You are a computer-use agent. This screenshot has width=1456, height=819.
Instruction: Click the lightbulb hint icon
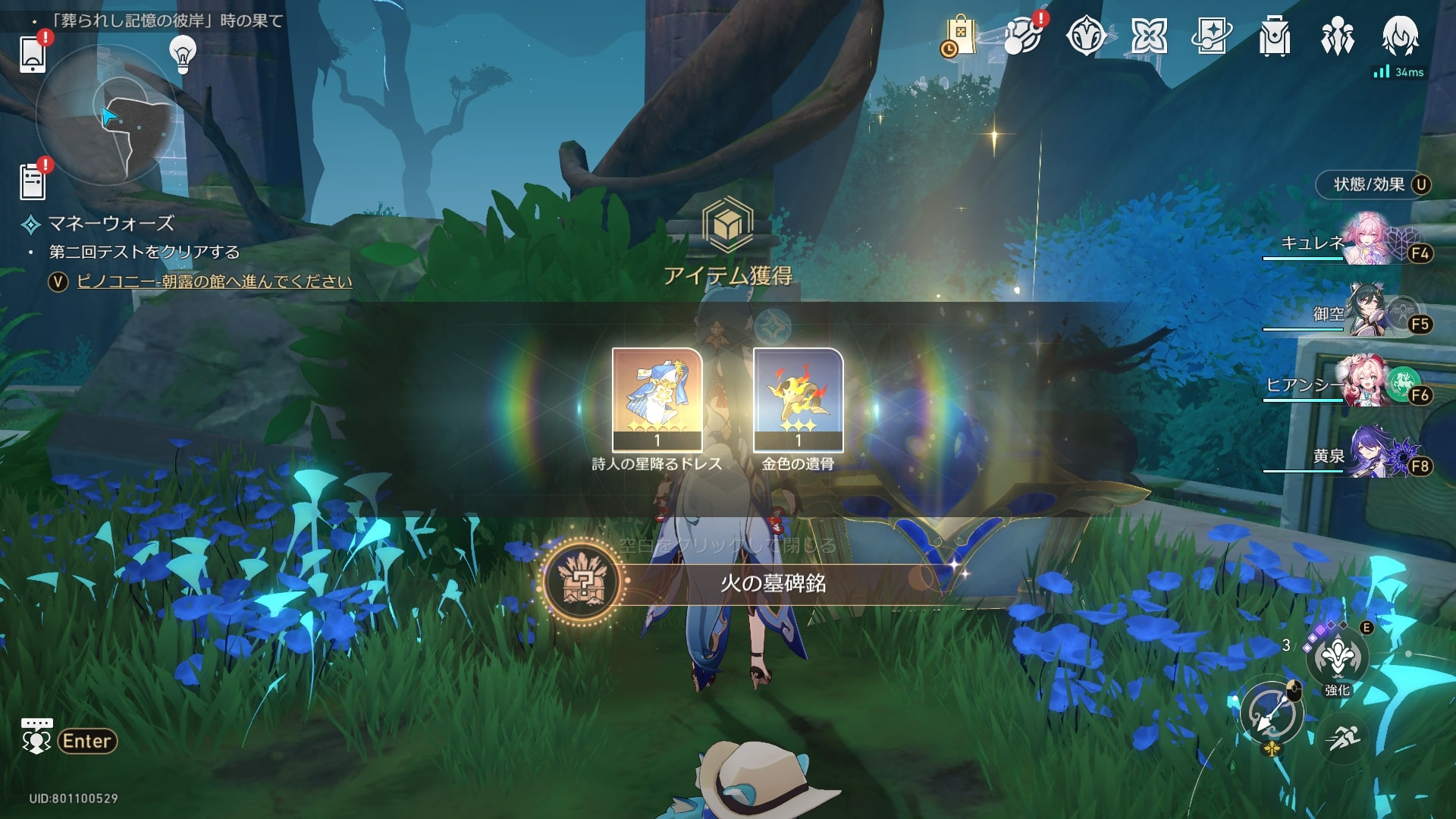coord(182,54)
